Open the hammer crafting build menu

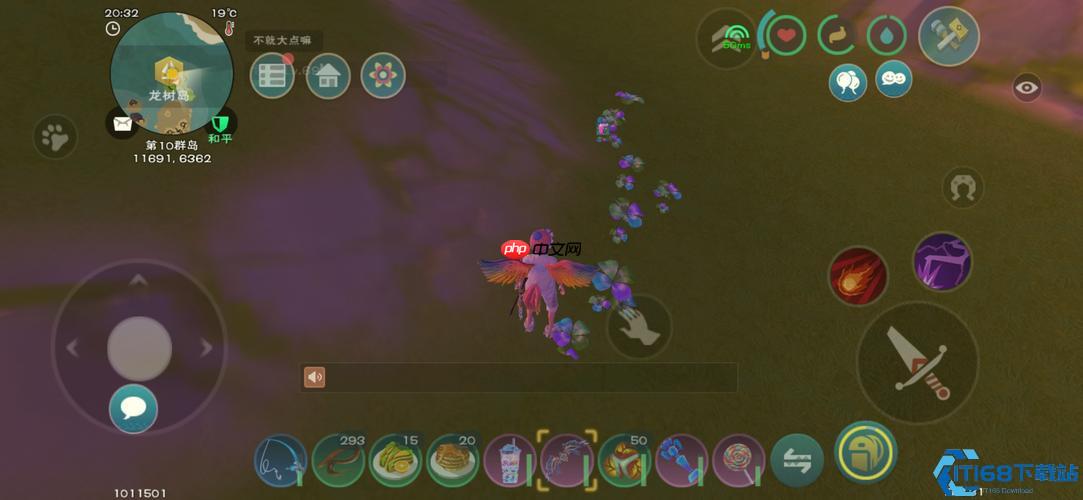pos(948,35)
